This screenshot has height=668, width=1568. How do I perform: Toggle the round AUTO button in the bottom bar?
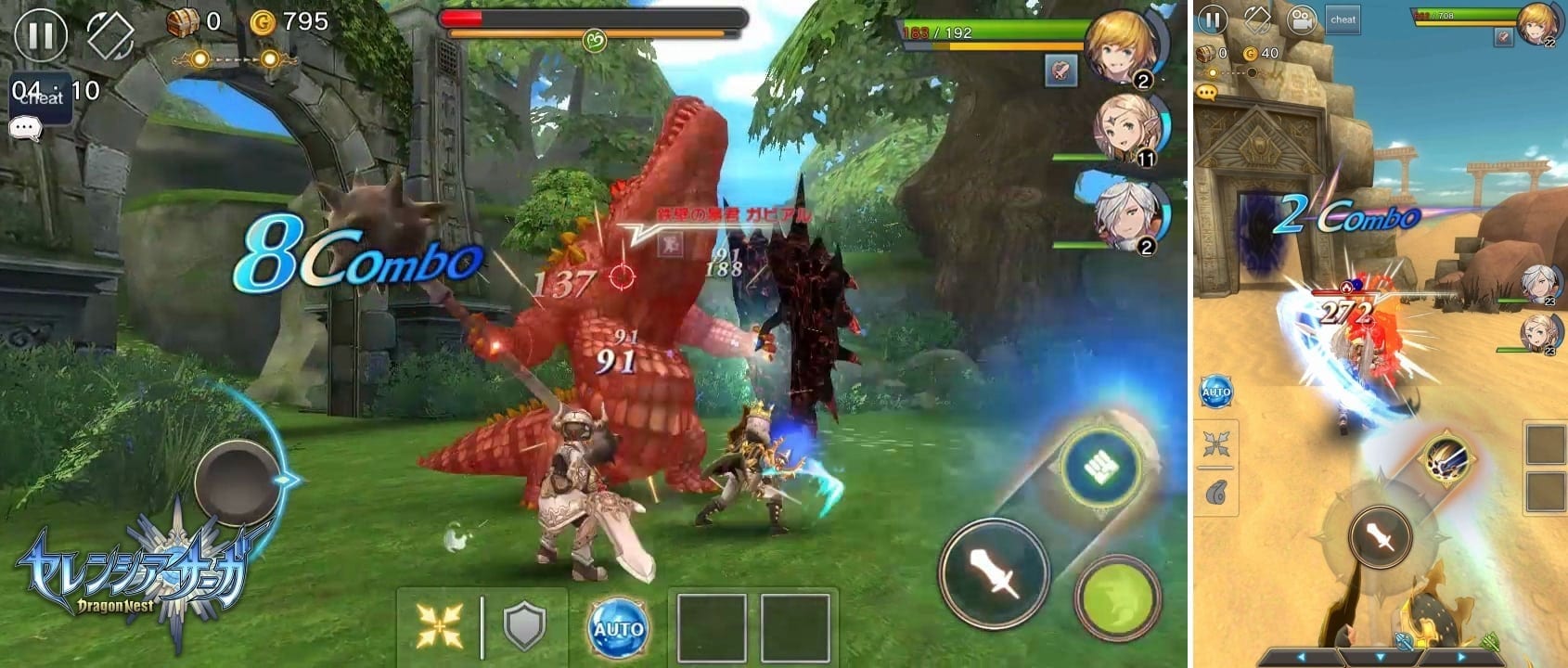pyautogui.click(x=618, y=628)
